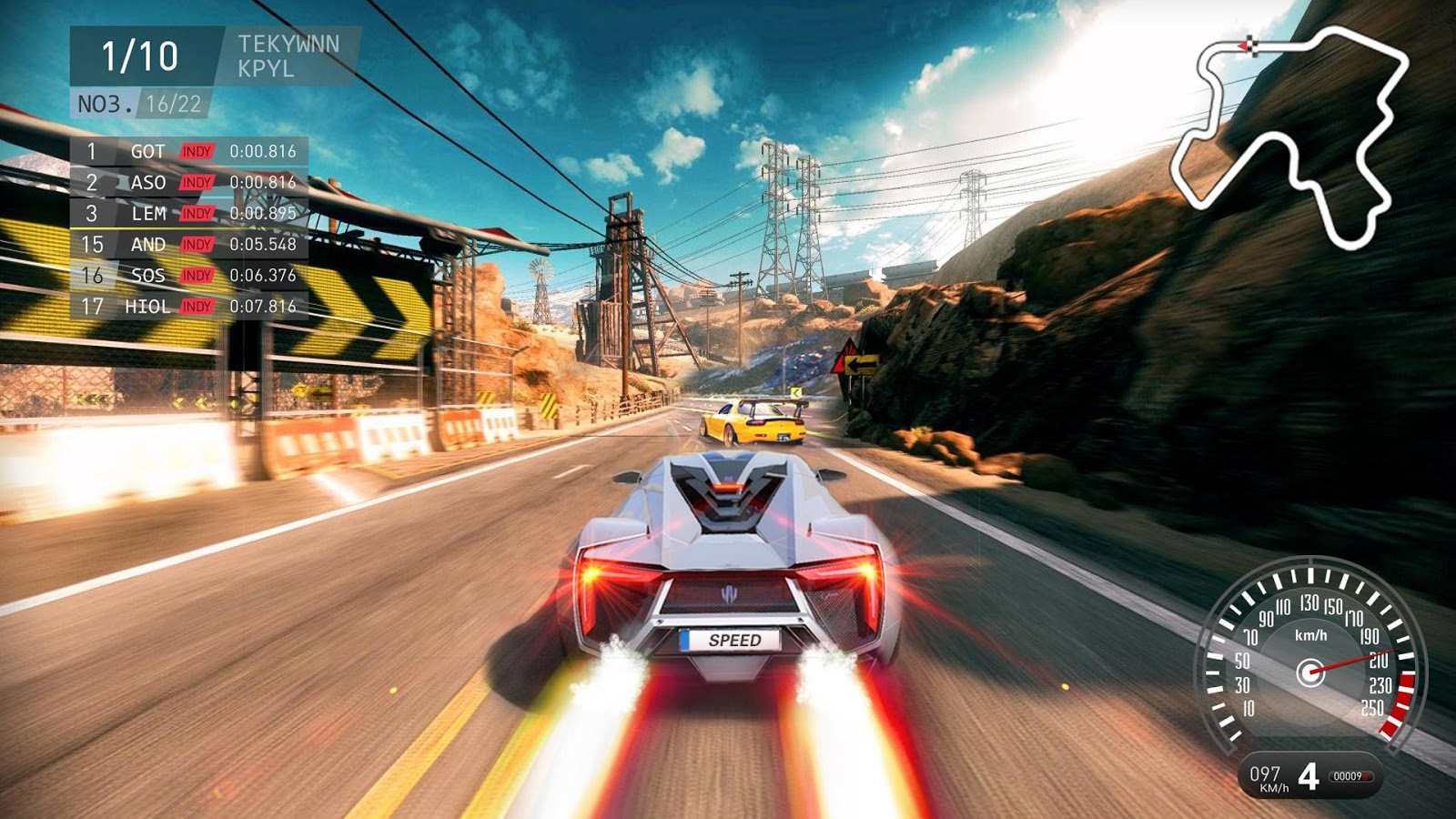Select the km/h label inside the speedometer
This screenshot has width=1456, height=819.
tap(1310, 634)
